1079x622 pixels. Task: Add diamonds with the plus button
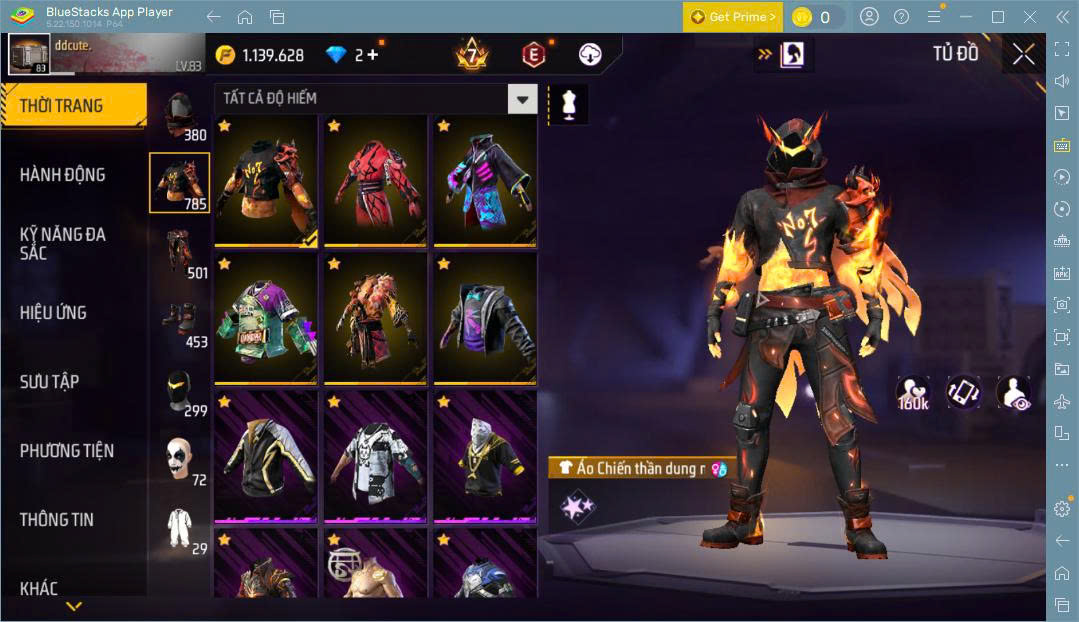coord(373,55)
